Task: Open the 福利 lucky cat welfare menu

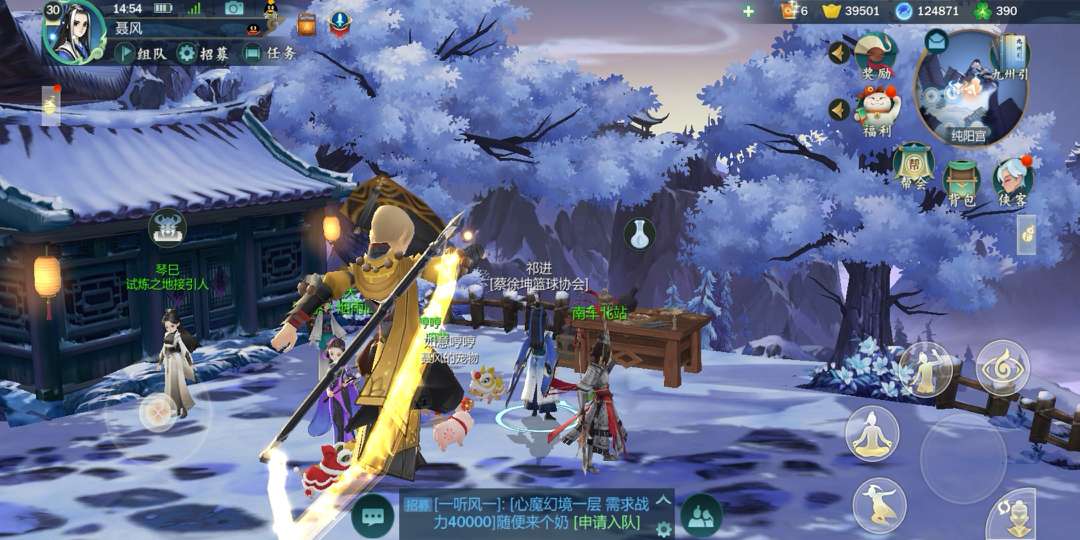Action: click(x=876, y=110)
